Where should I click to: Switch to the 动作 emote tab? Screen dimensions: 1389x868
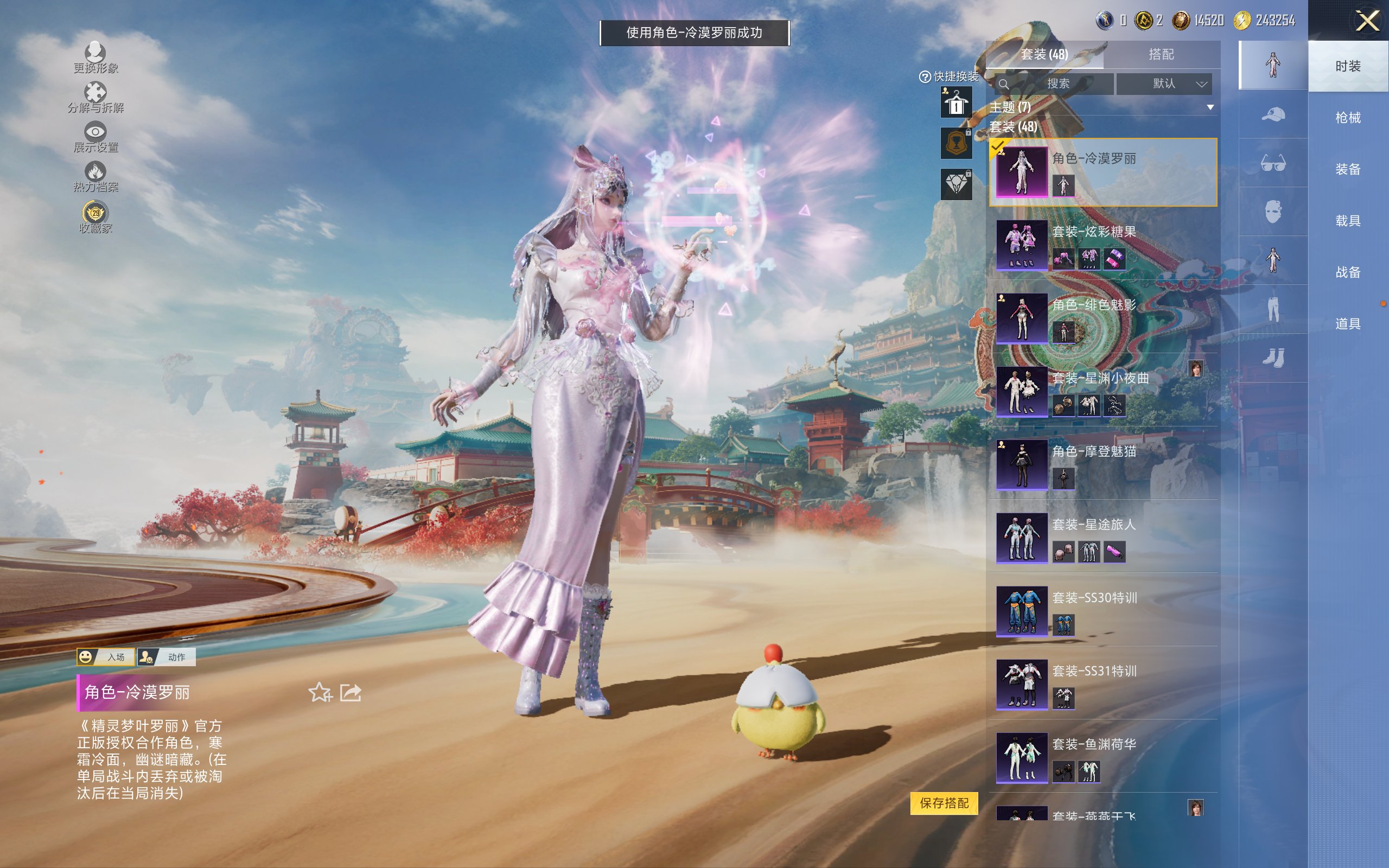coord(167,657)
